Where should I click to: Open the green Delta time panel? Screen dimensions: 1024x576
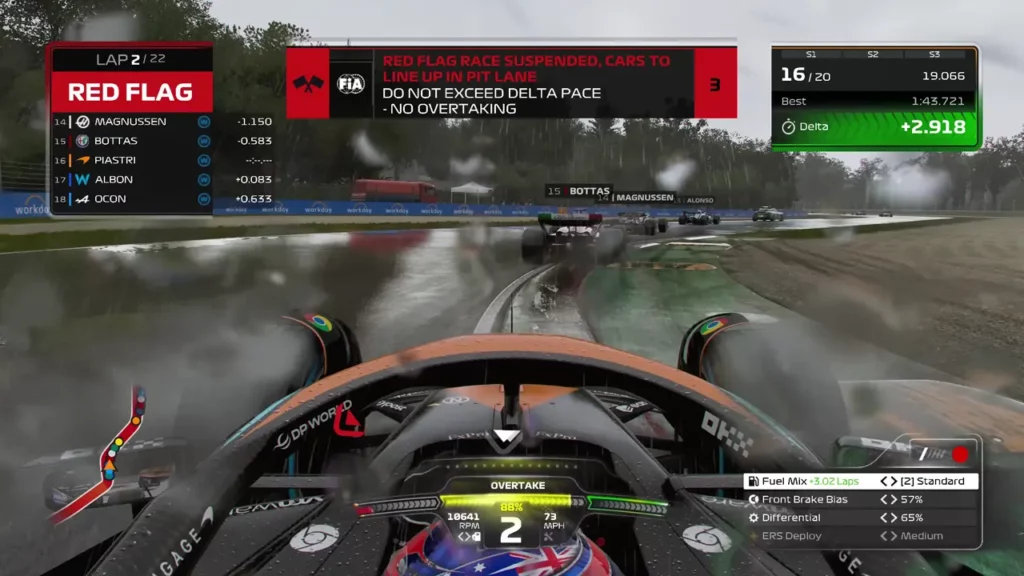[x=875, y=127]
